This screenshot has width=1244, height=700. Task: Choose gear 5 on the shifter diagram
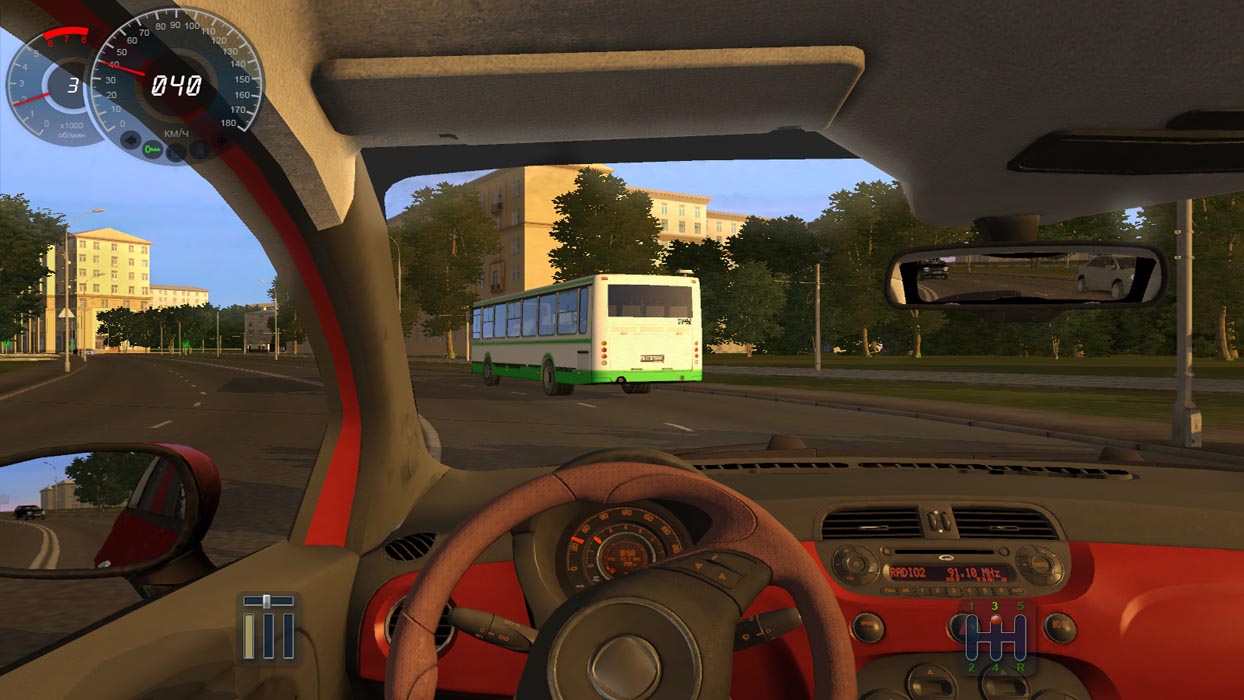click(1020, 606)
